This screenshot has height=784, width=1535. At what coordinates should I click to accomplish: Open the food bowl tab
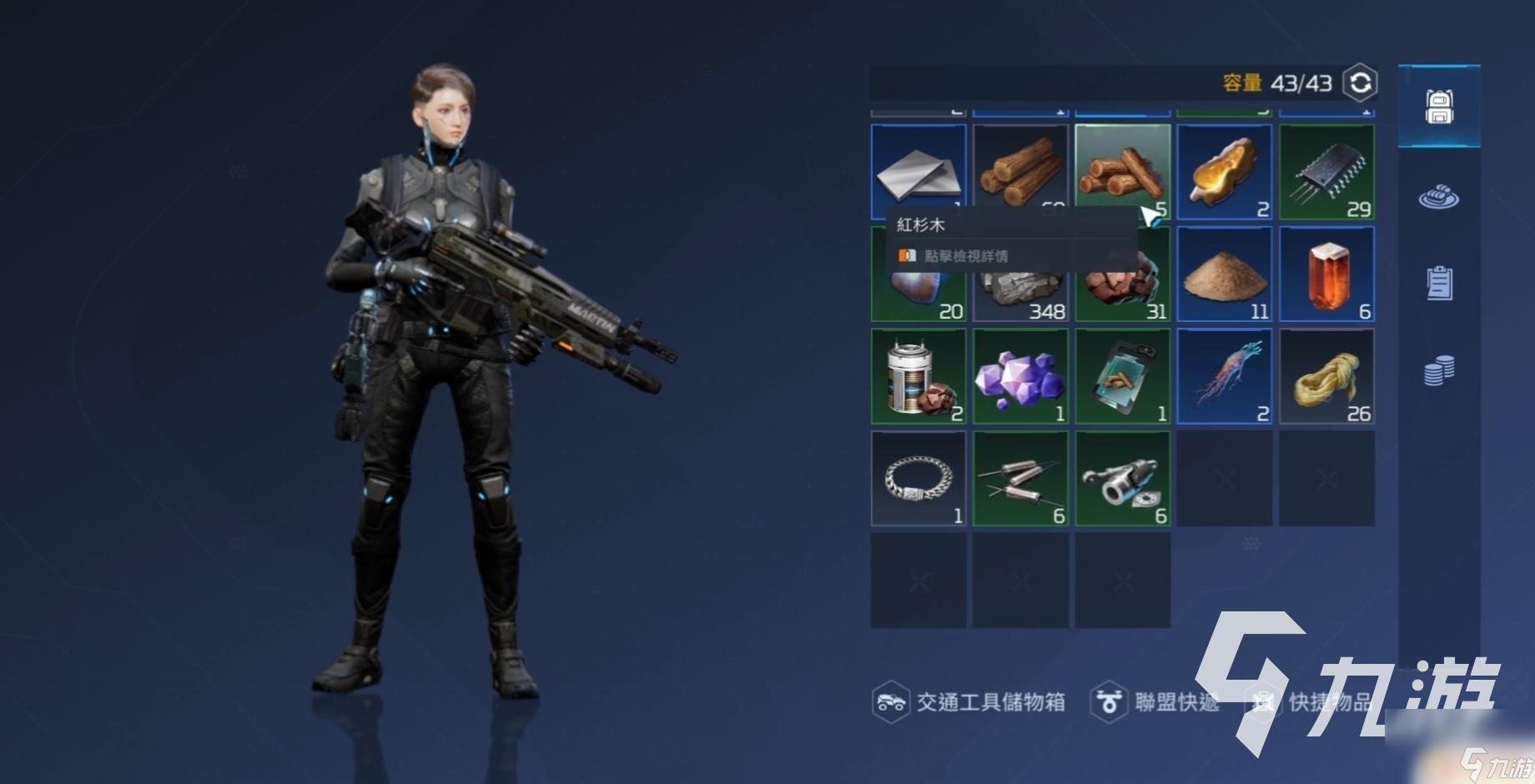(1439, 198)
